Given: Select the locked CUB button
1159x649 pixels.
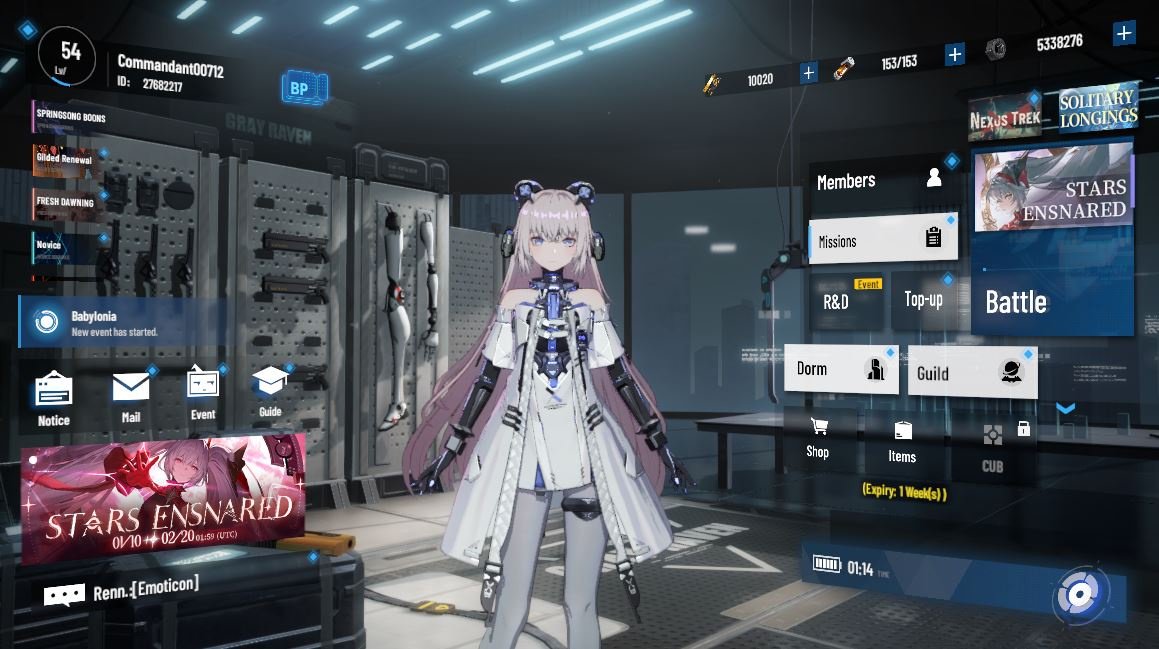Looking at the screenshot, I should [x=992, y=447].
